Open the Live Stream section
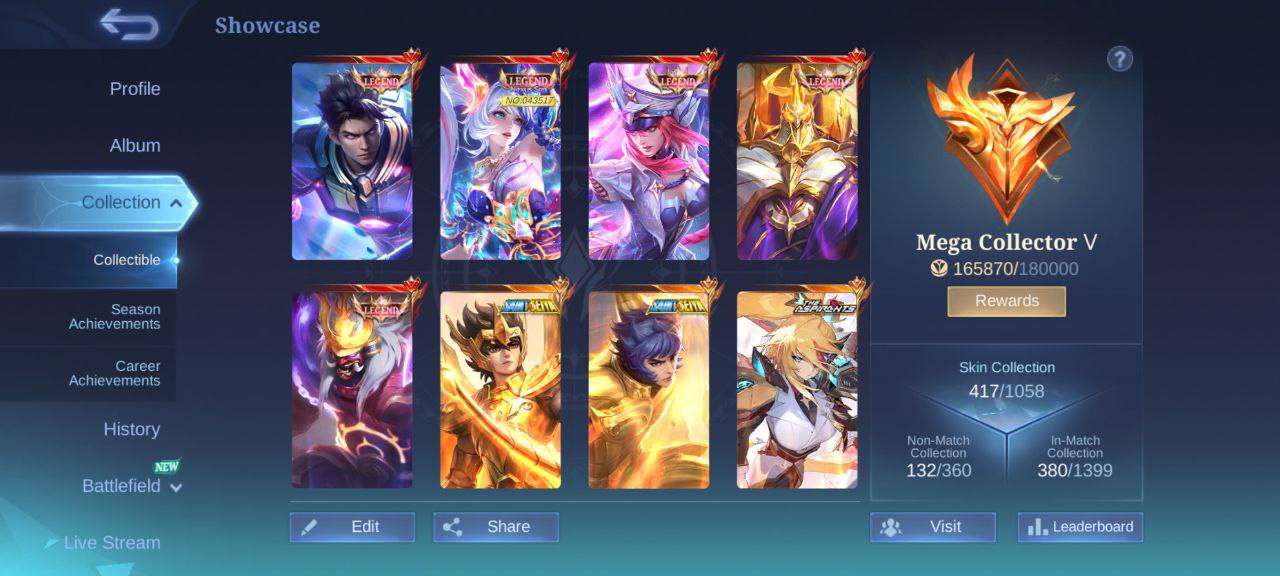The height and width of the screenshot is (576, 1280). (111, 543)
